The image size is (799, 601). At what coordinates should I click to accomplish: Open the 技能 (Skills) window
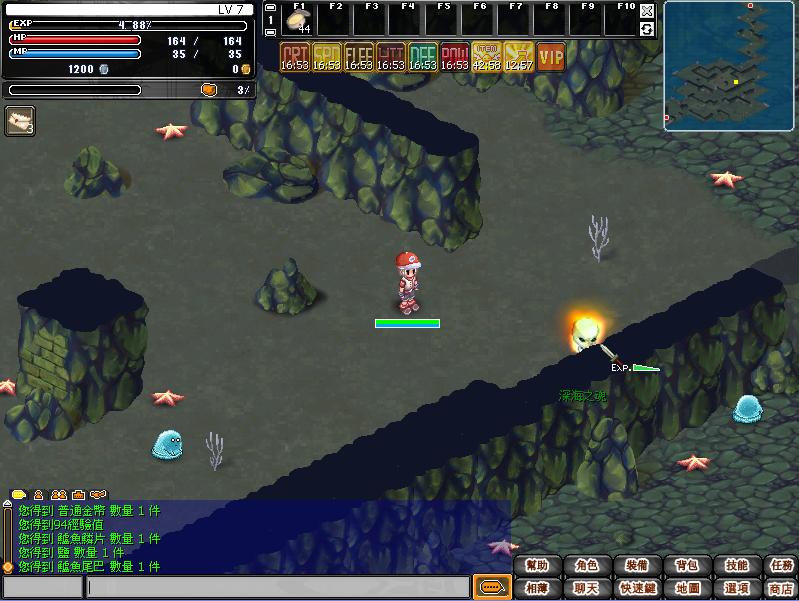[736, 566]
